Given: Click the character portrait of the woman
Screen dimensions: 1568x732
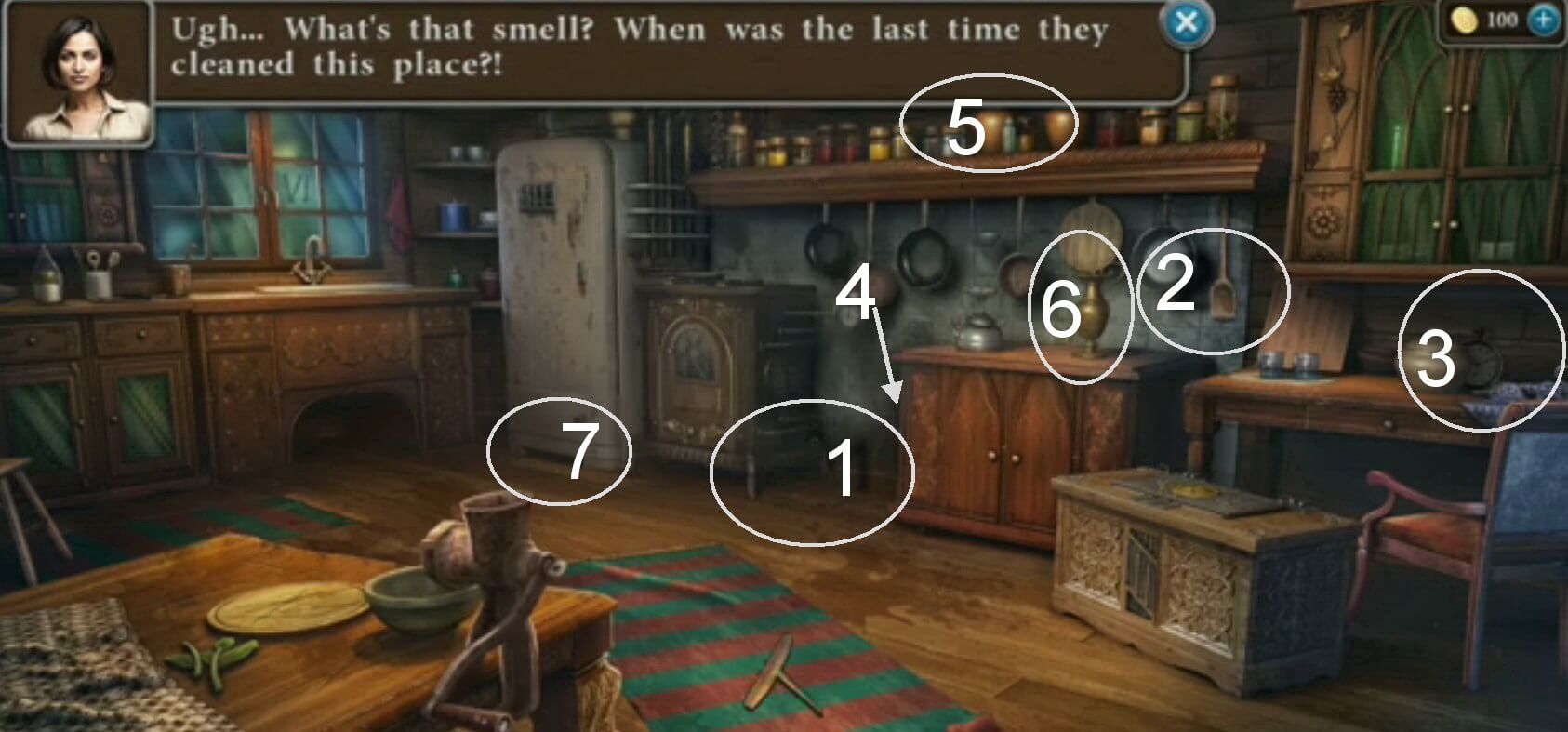Looking at the screenshot, I should click(79, 74).
